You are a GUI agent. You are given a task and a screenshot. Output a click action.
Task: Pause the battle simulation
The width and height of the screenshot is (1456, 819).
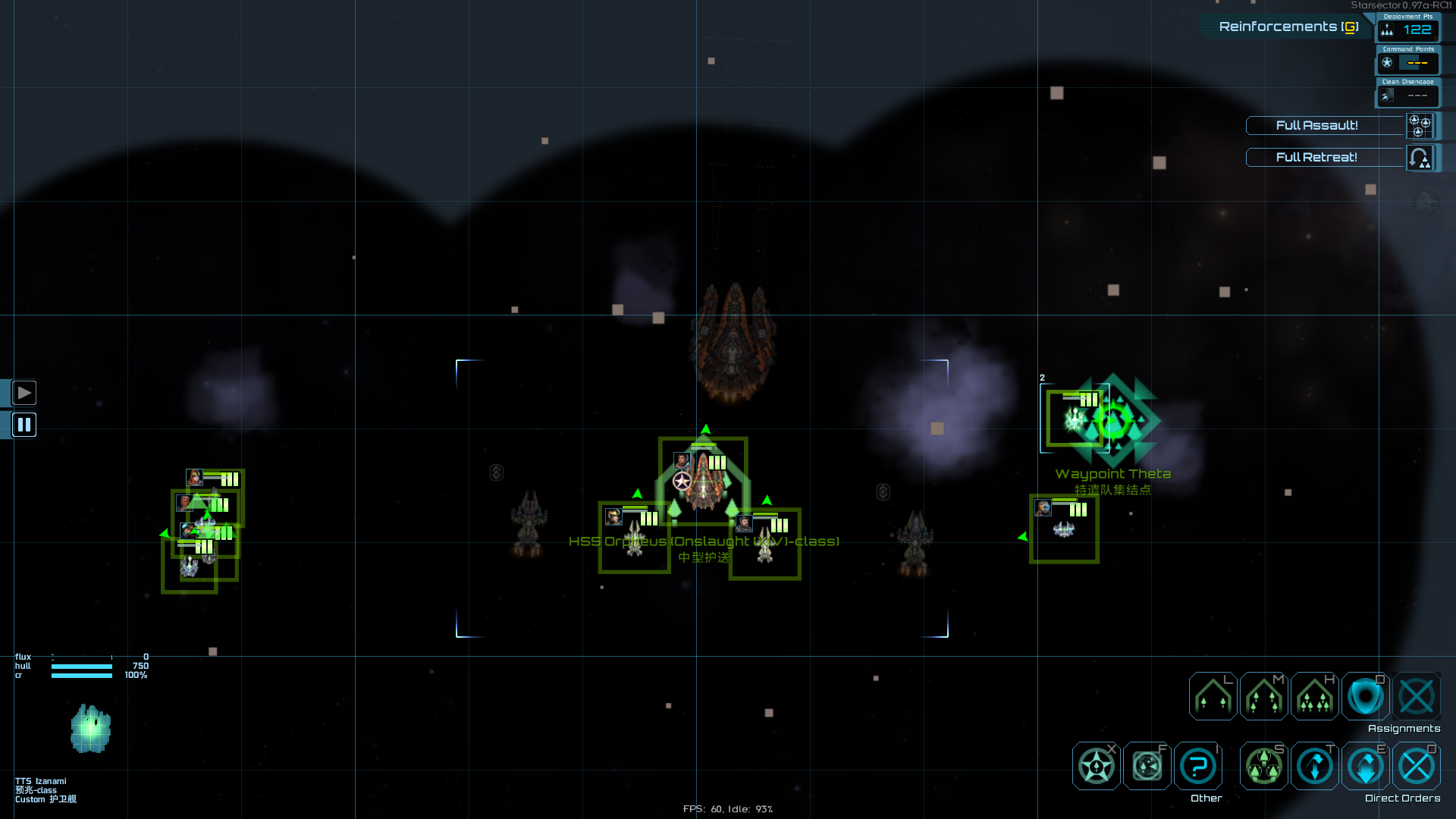tap(24, 425)
